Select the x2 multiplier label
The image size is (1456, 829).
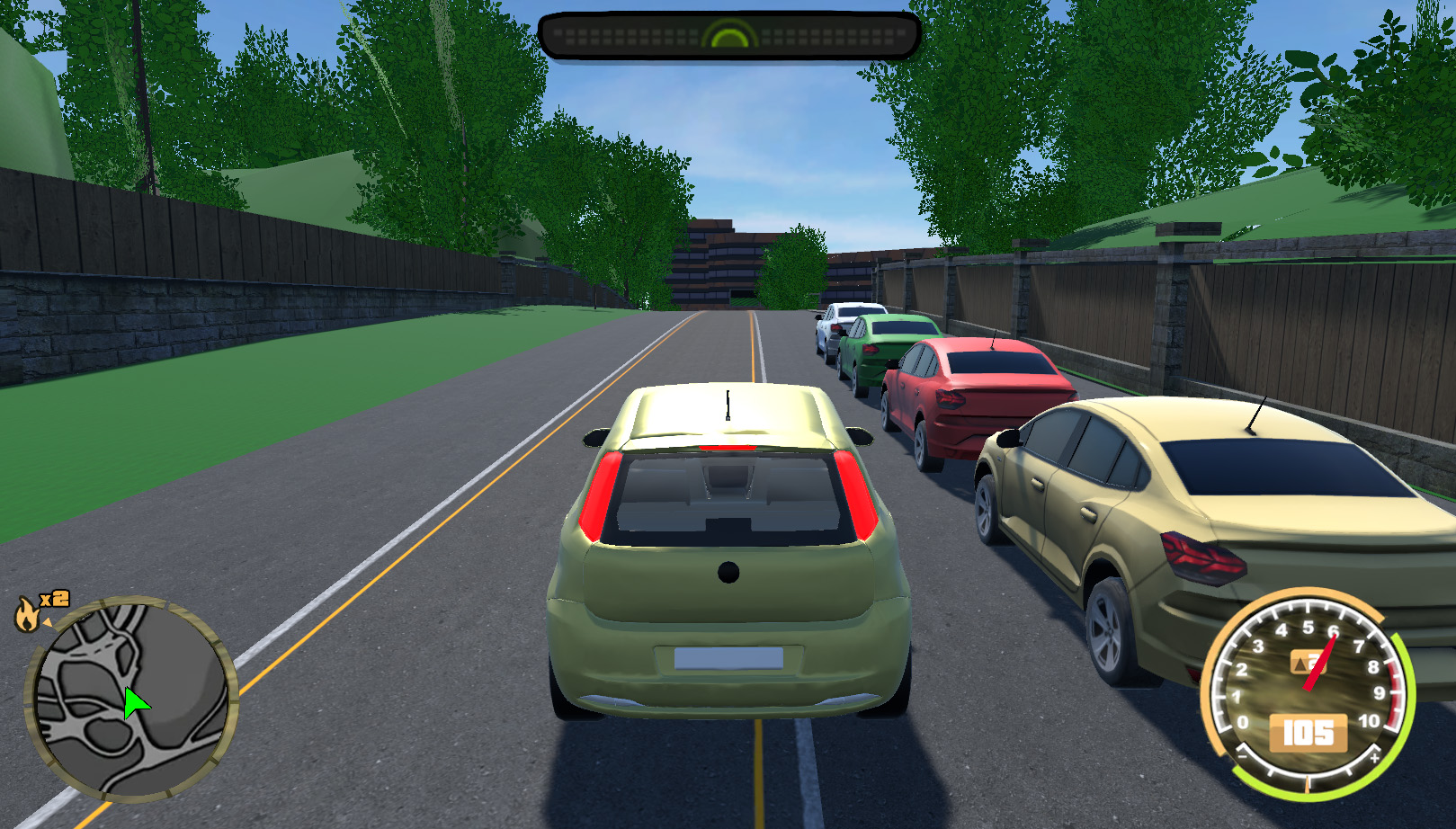[x=55, y=598]
